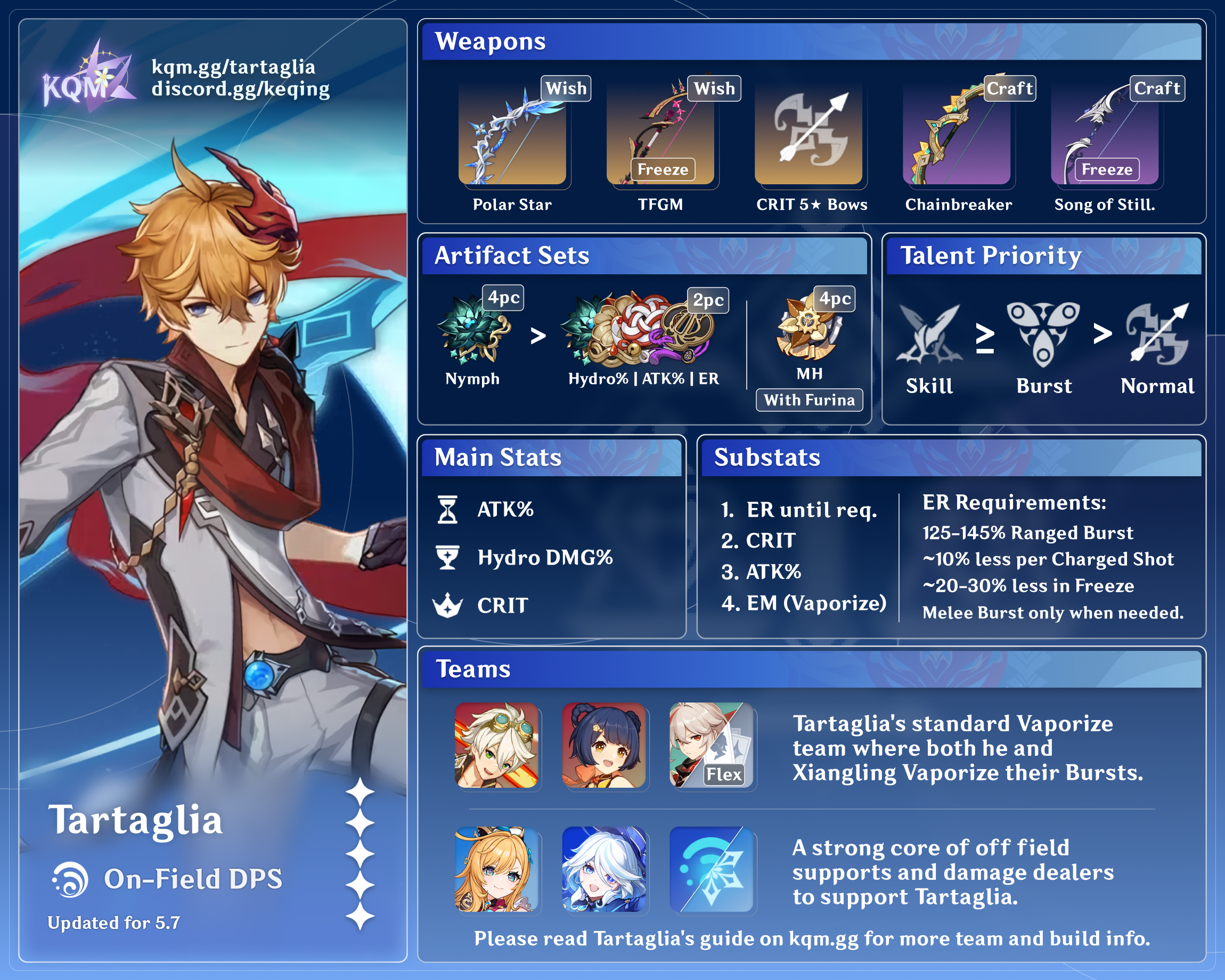This screenshot has height=980, width=1225.
Task: Open the kqm.gg/tartaglia link
Action: tap(233, 67)
